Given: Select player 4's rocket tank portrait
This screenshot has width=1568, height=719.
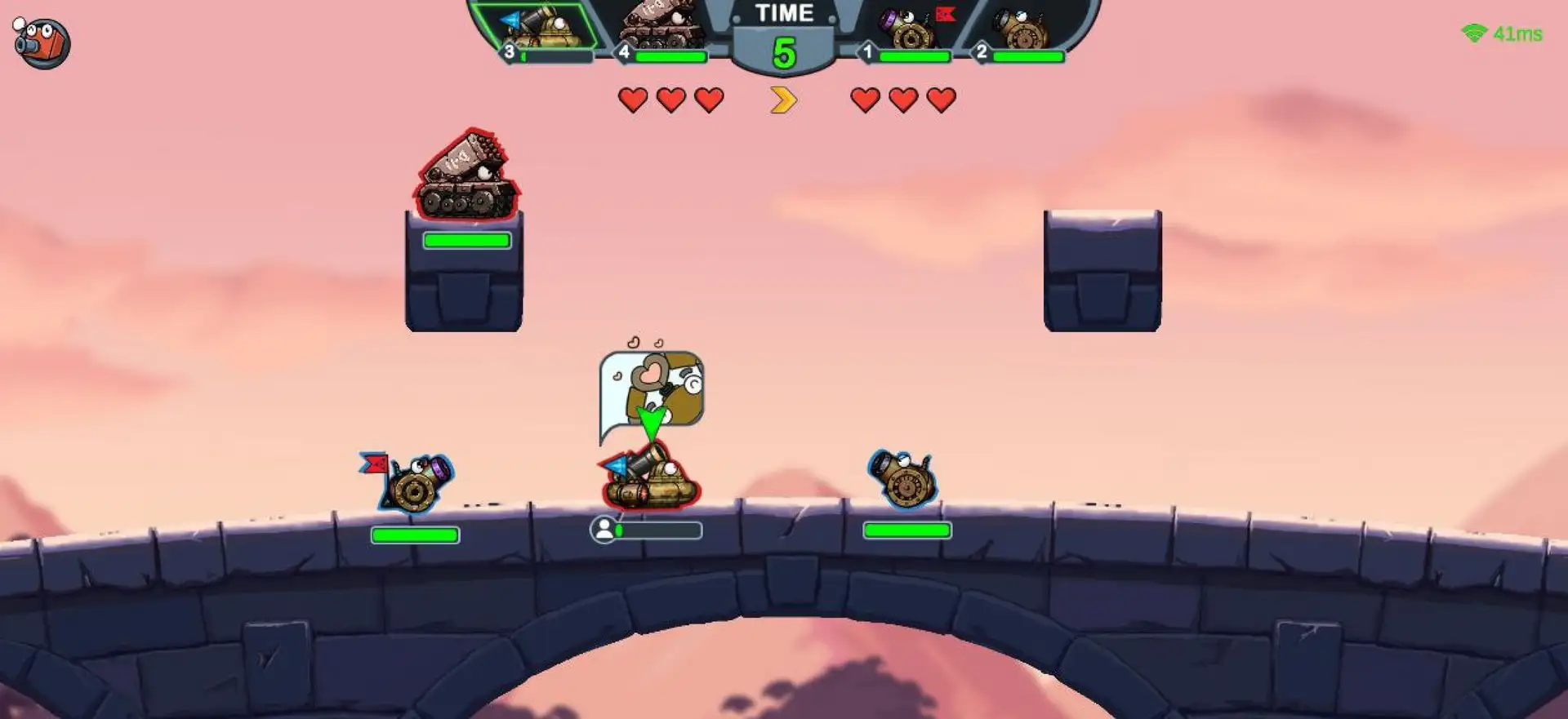Looking at the screenshot, I should click(x=660, y=27).
